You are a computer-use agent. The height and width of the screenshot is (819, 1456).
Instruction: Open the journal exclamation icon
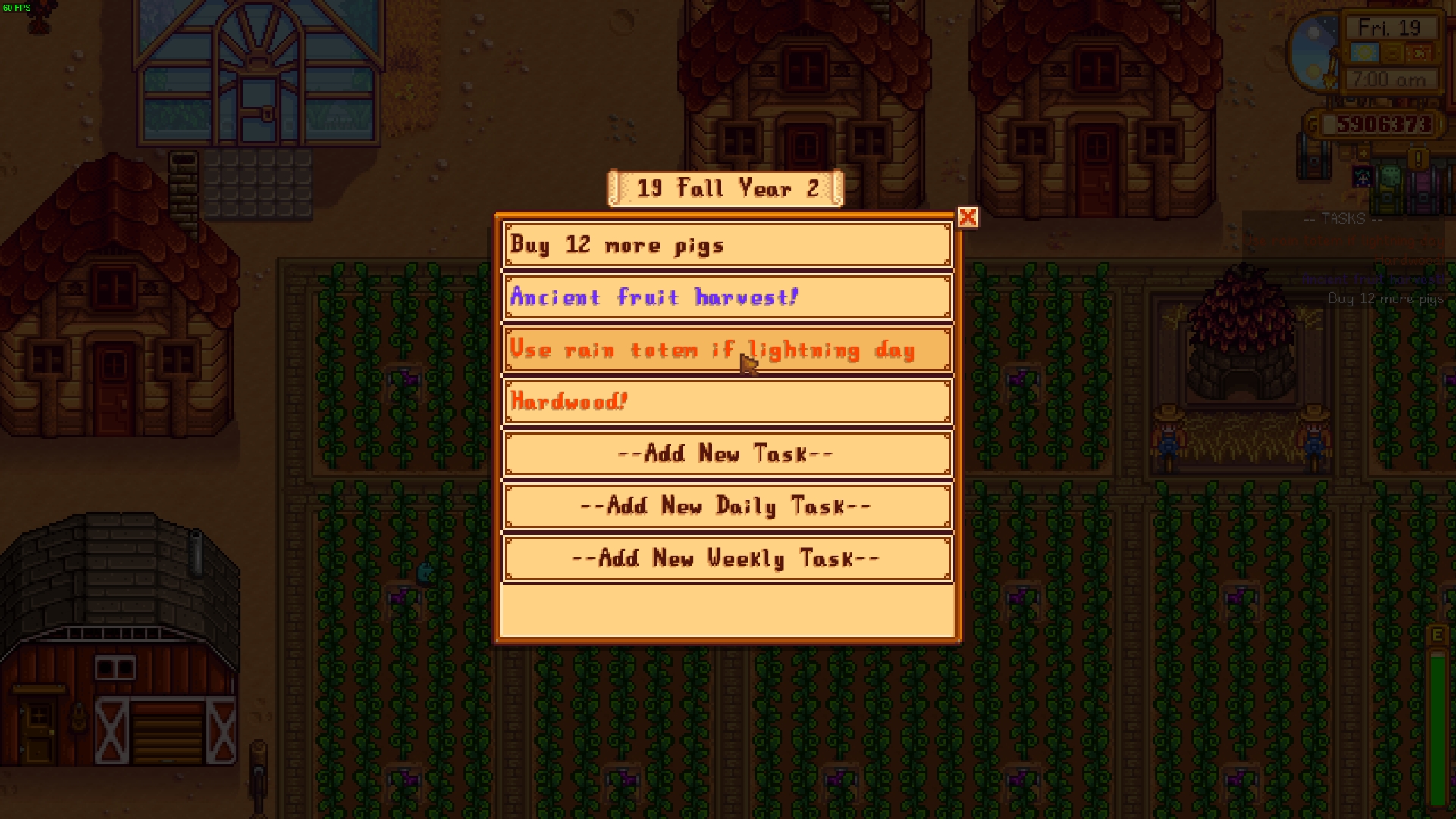1418,159
